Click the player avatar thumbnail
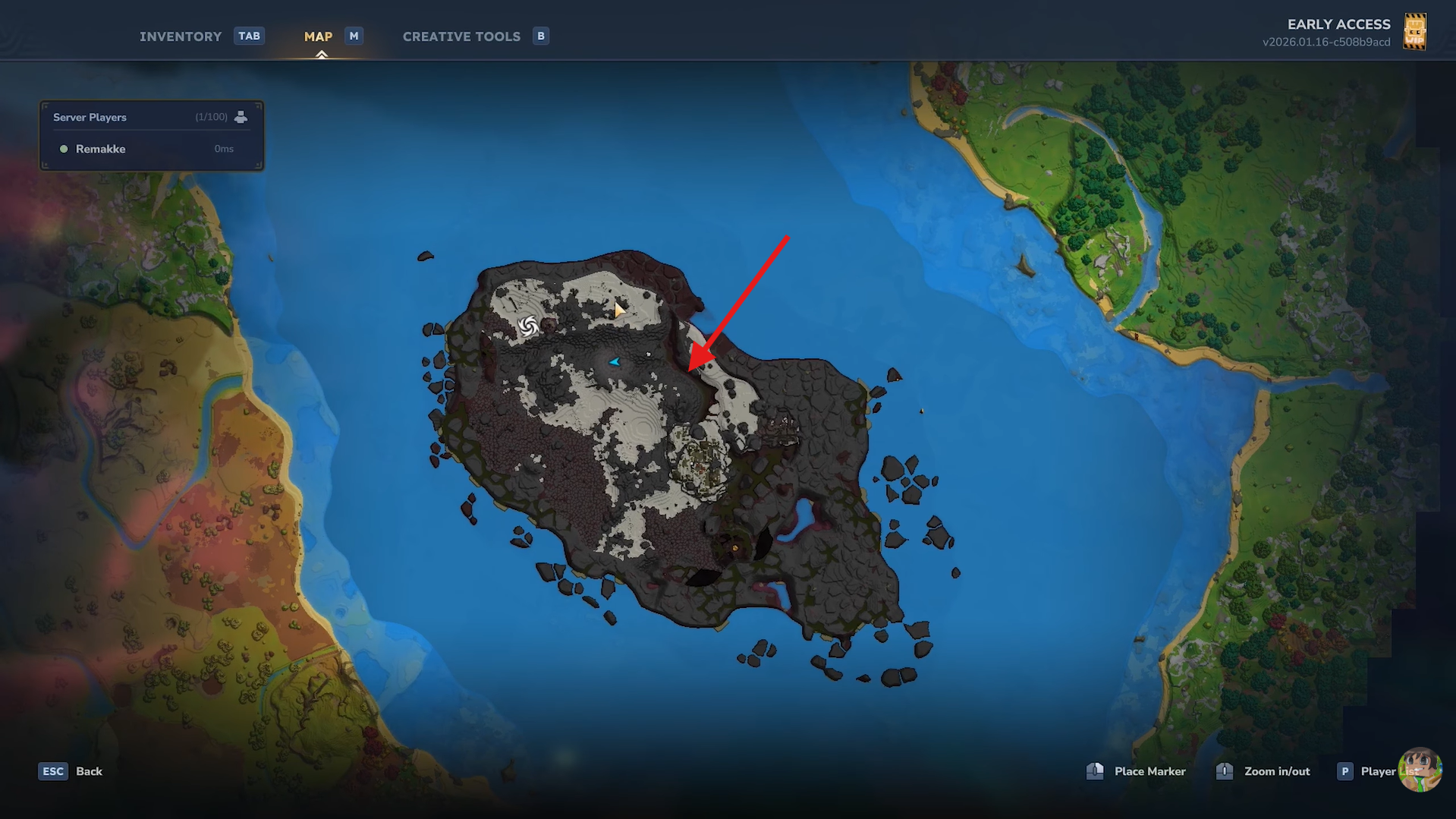Screen dimensions: 1456x819 1420,770
